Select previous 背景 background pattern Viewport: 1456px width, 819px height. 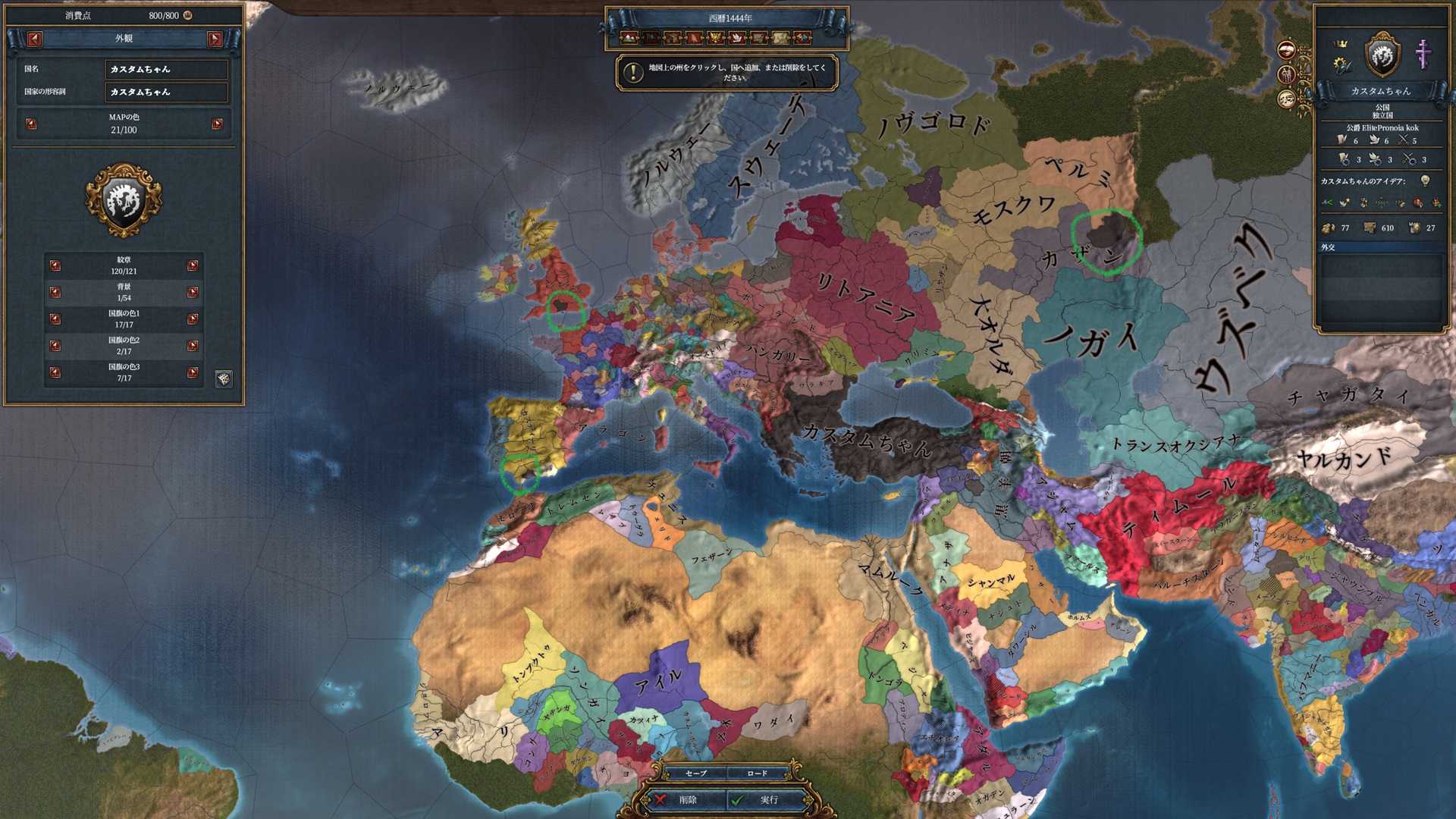[55, 292]
